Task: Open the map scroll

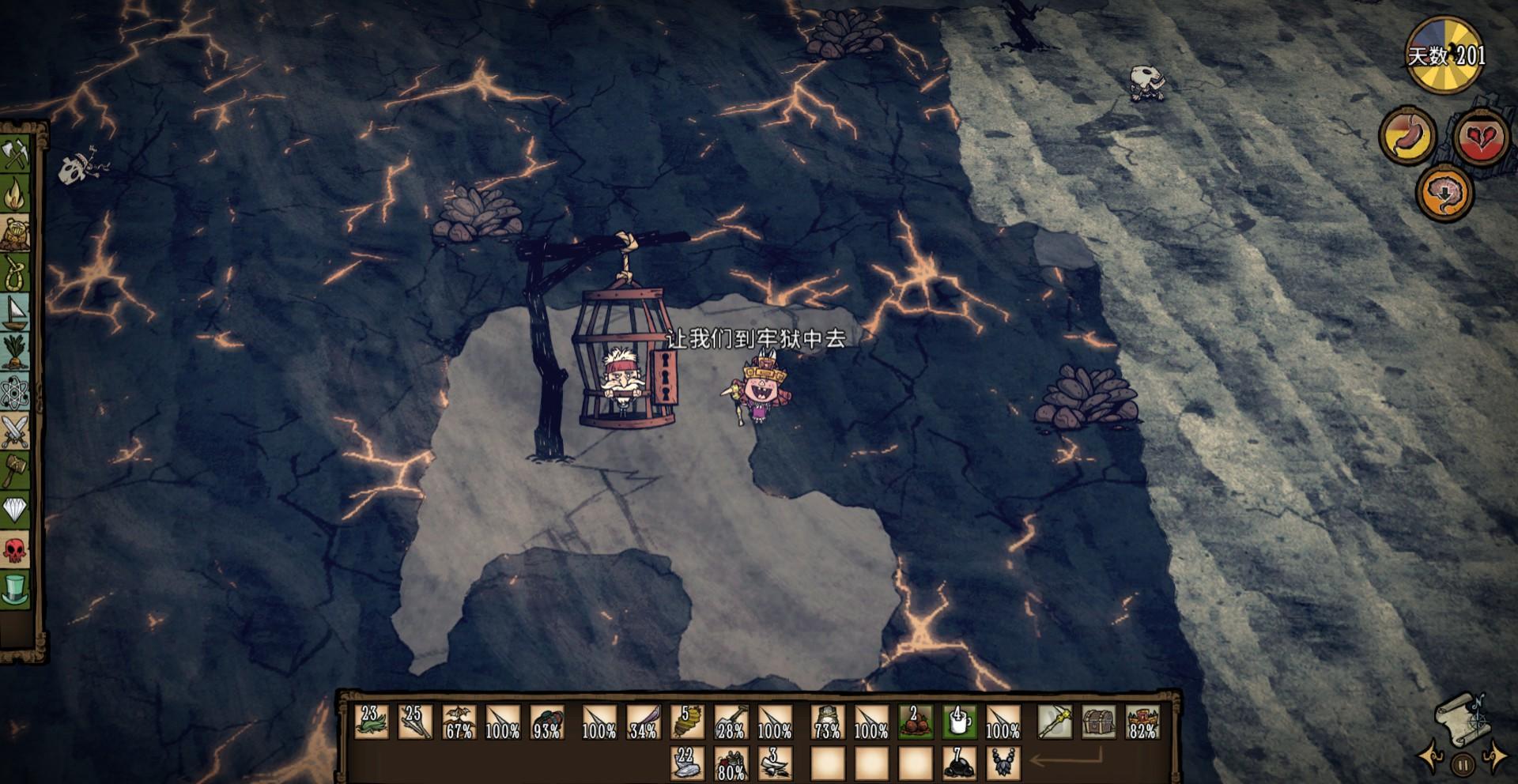Action: click(x=1459, y=718)
